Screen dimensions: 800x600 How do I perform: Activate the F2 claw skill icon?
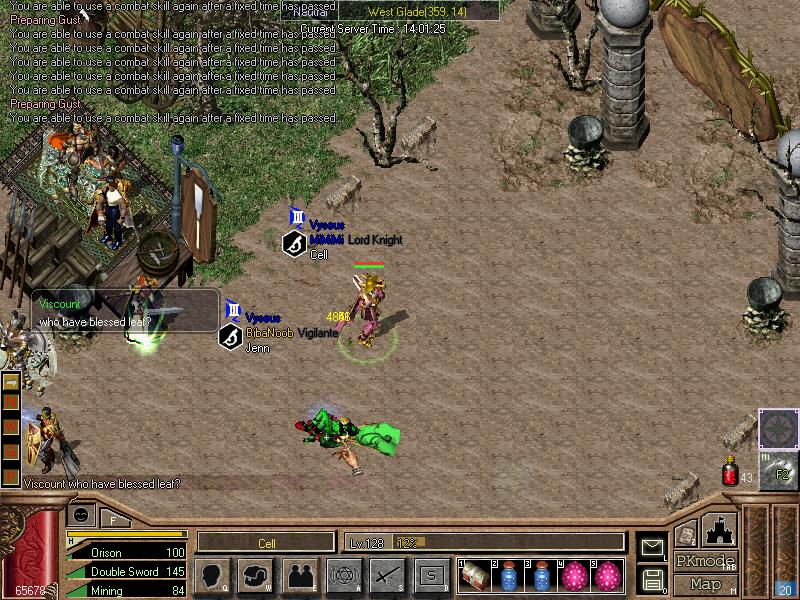click(x=778, y=471)
